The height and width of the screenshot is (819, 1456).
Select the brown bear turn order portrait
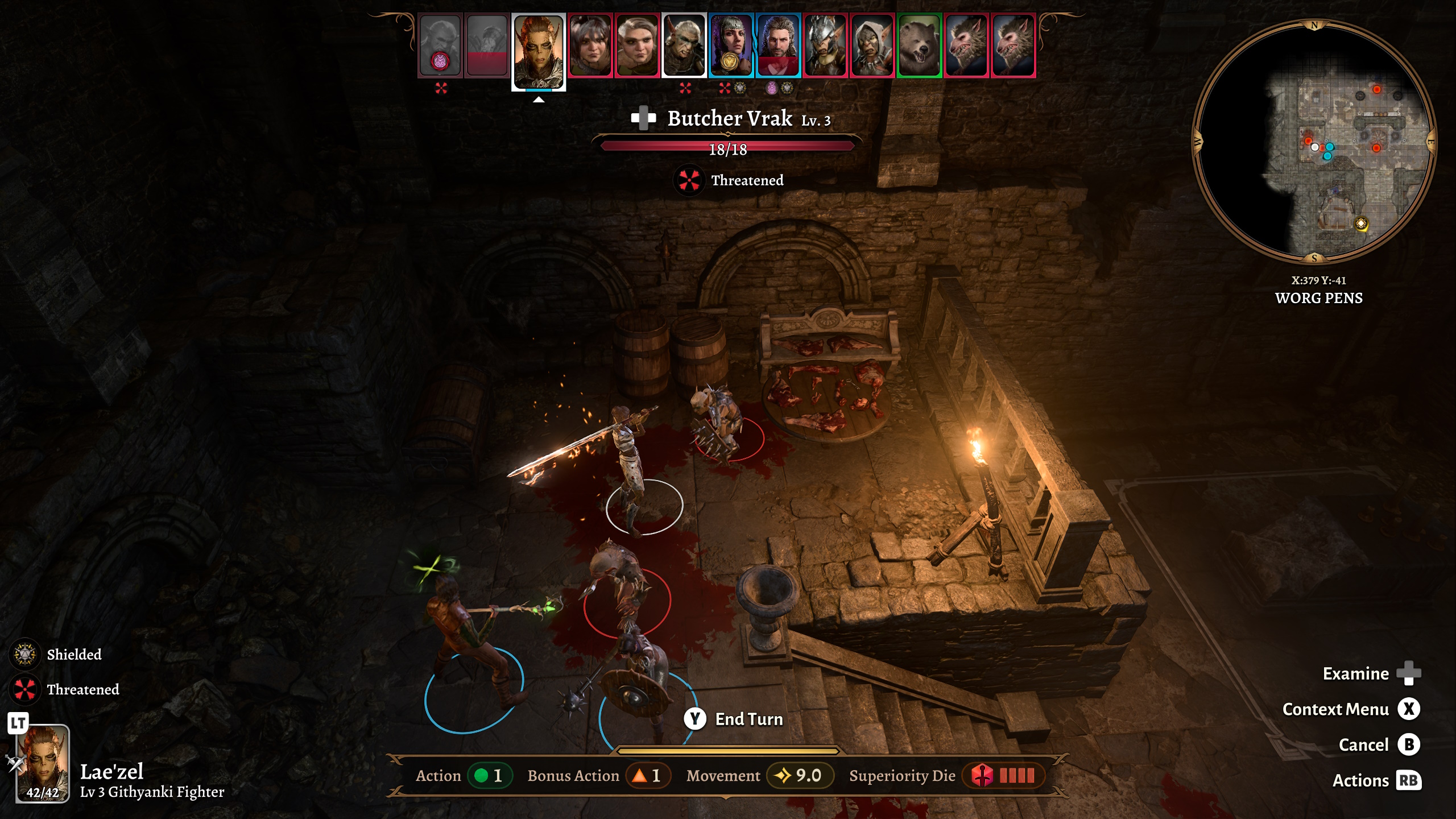point(919,45)
